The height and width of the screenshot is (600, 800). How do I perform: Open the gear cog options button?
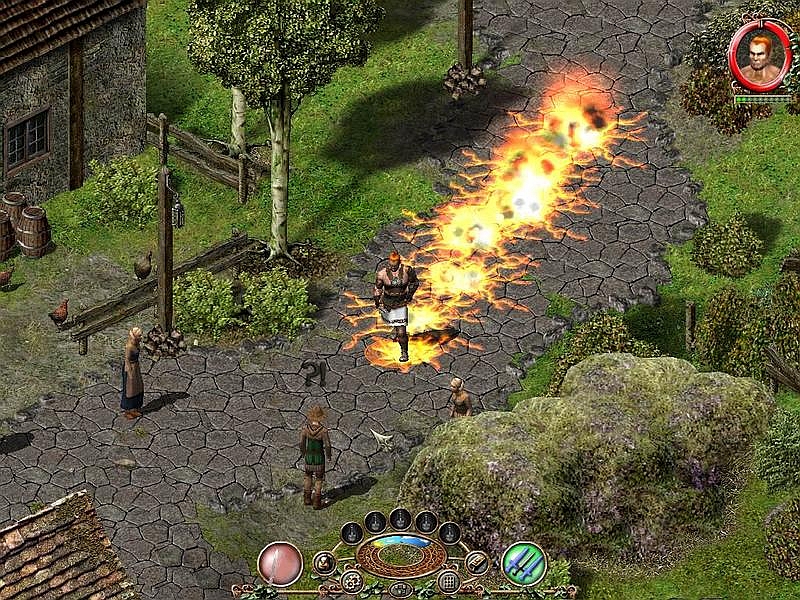click(351, 581)
